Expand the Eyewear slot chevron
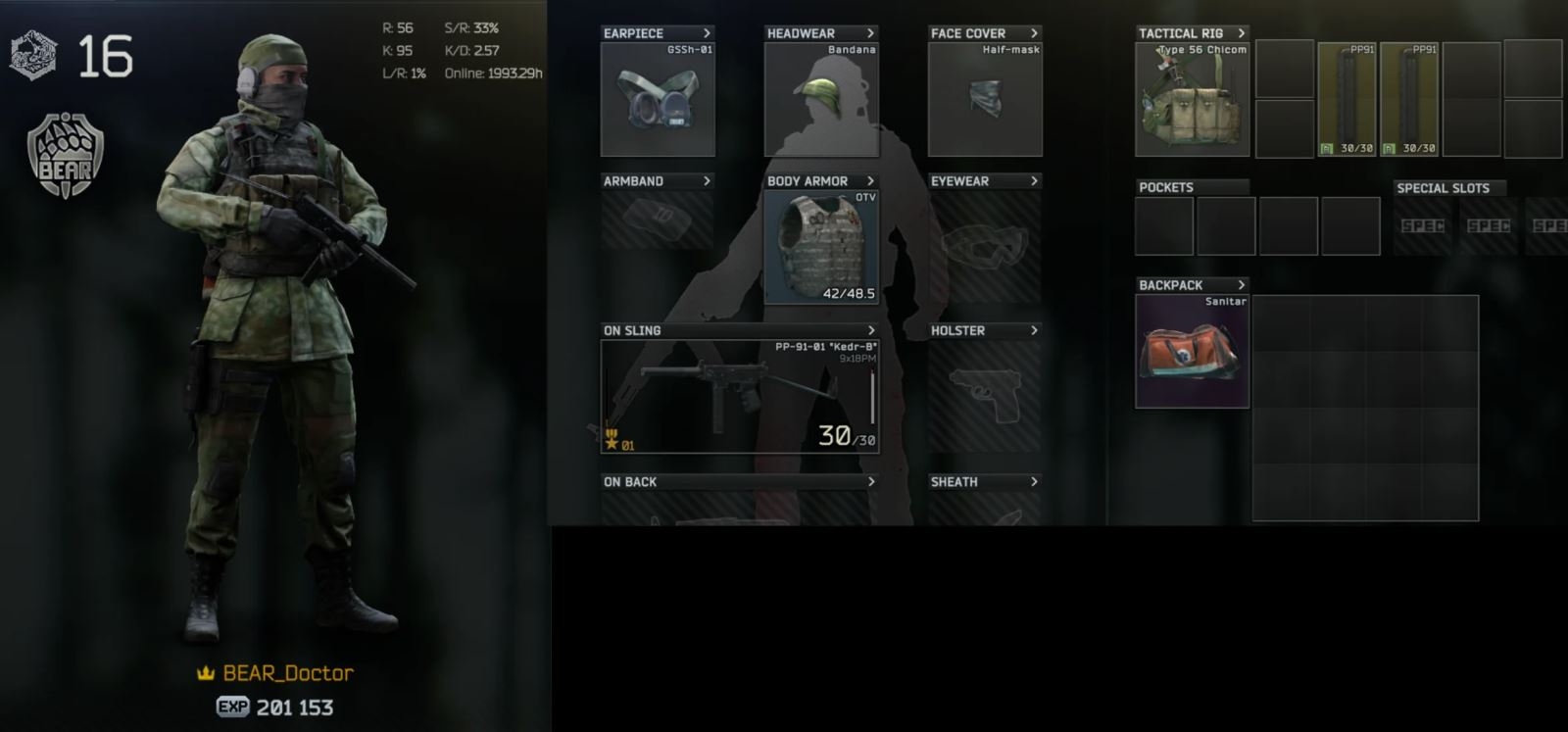Screen dimensions: 1568x732 (1036, 181)
